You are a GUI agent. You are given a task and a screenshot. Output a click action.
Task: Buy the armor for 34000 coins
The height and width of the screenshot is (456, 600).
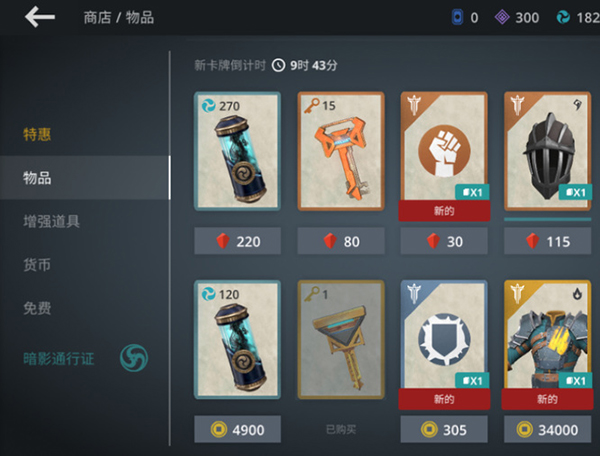pyautogui.click(x=547, y=429)
